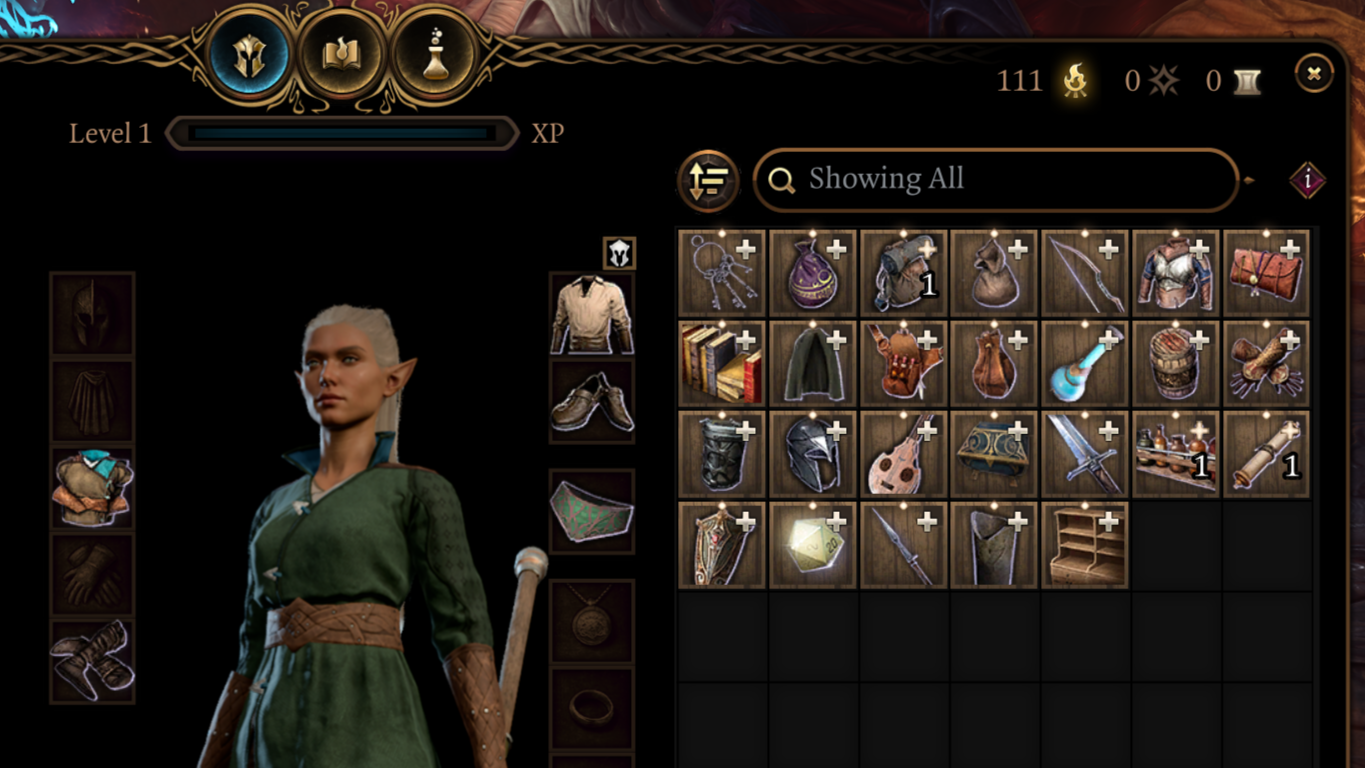This screenshot has width=1365, height=768.
Task: Switch to the potion flask tab
Action: point(433,56)
